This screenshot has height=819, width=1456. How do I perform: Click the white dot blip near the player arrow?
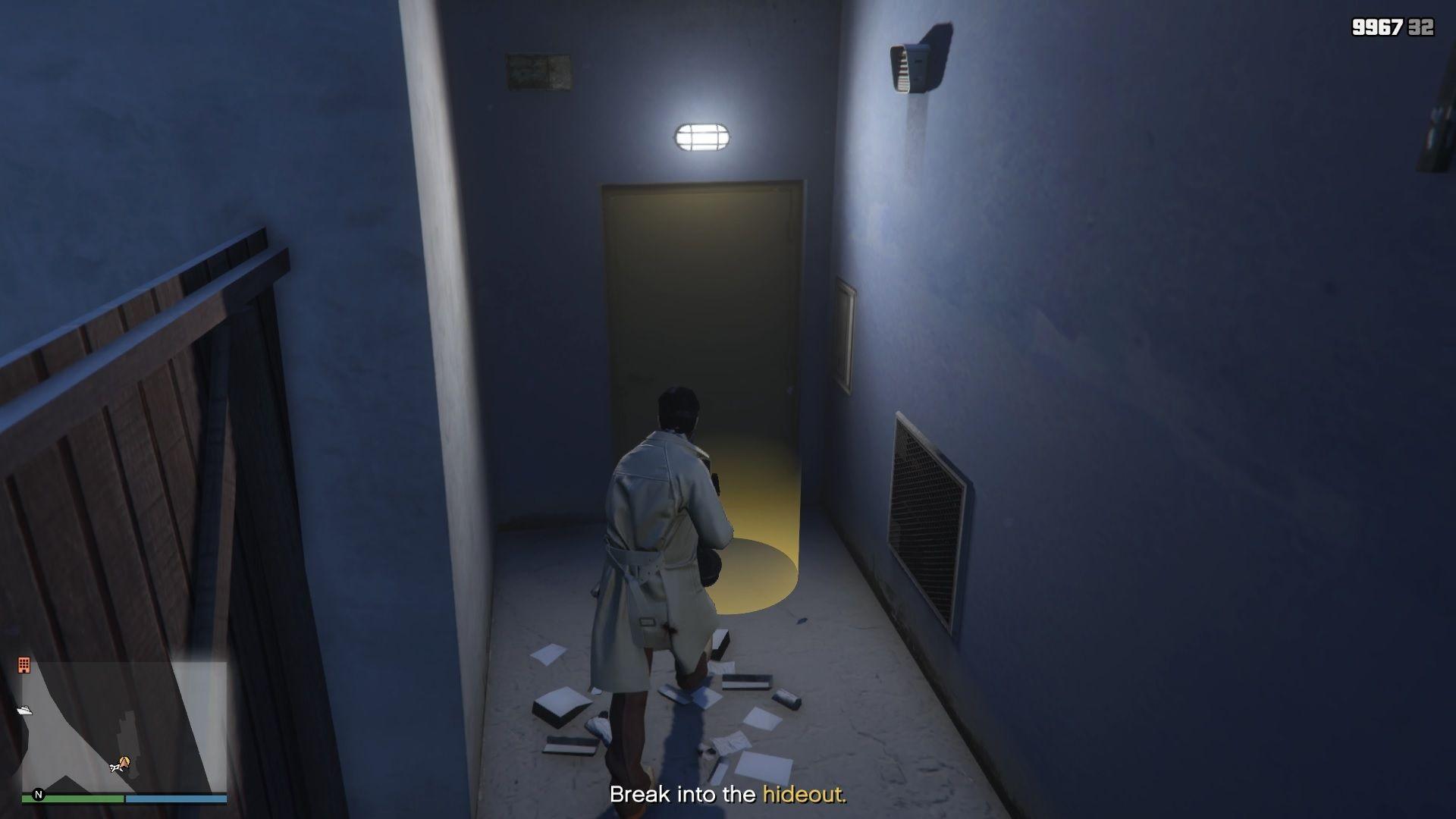point(115,768)
